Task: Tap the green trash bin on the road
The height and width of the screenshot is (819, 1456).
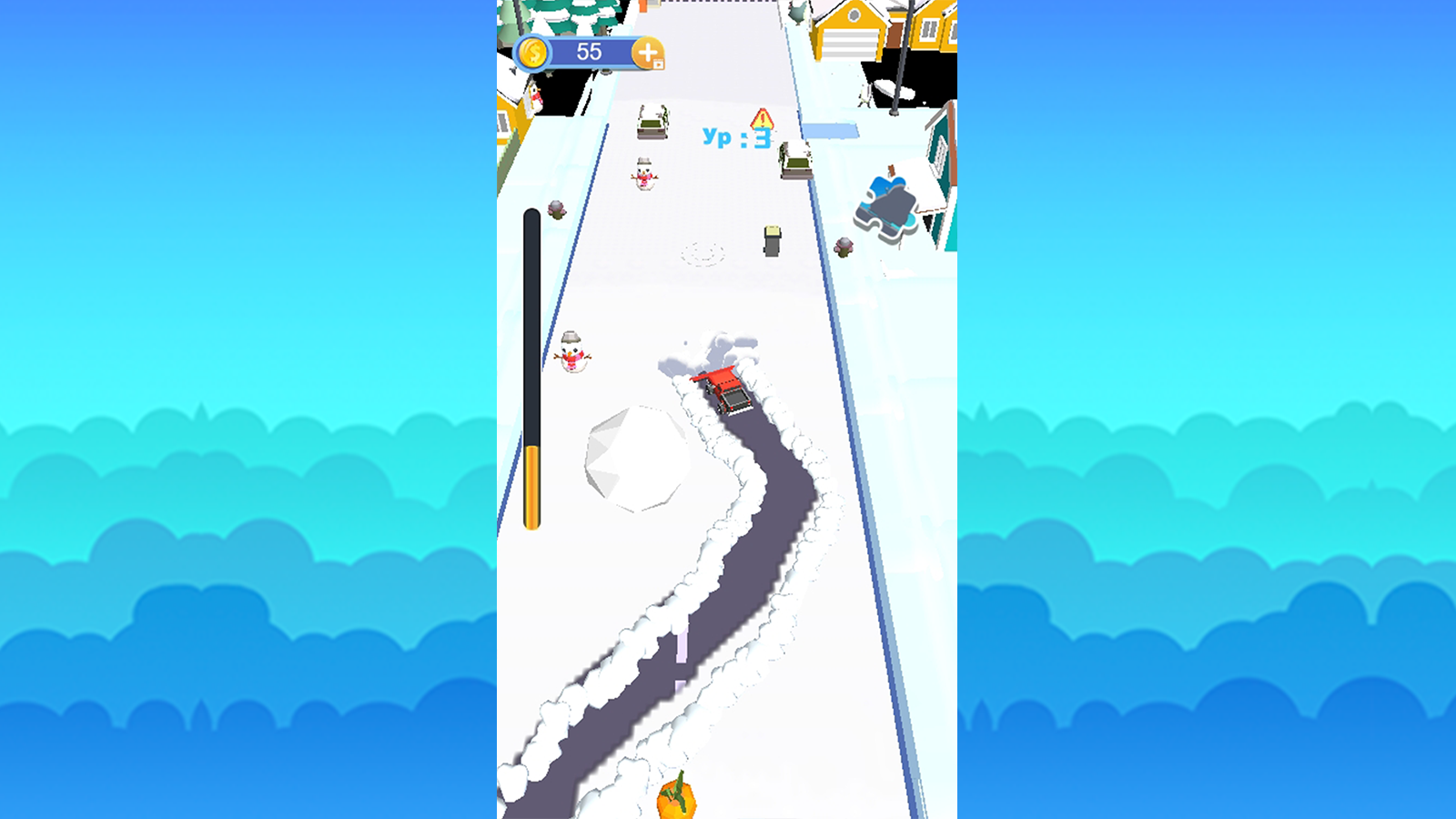Action: click(771, 240)
